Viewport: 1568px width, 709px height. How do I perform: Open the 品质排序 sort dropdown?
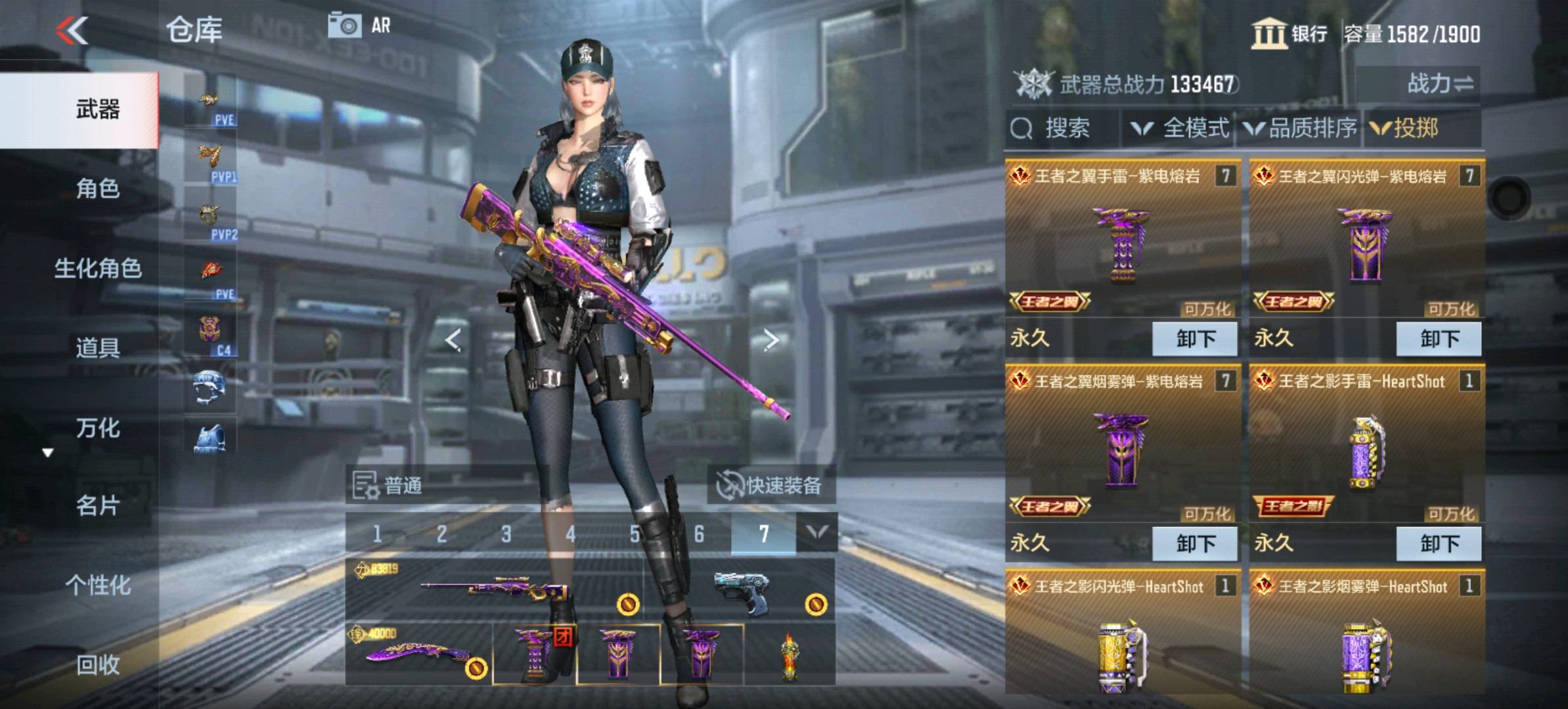pyautogui.click(x=1301, y=128)
